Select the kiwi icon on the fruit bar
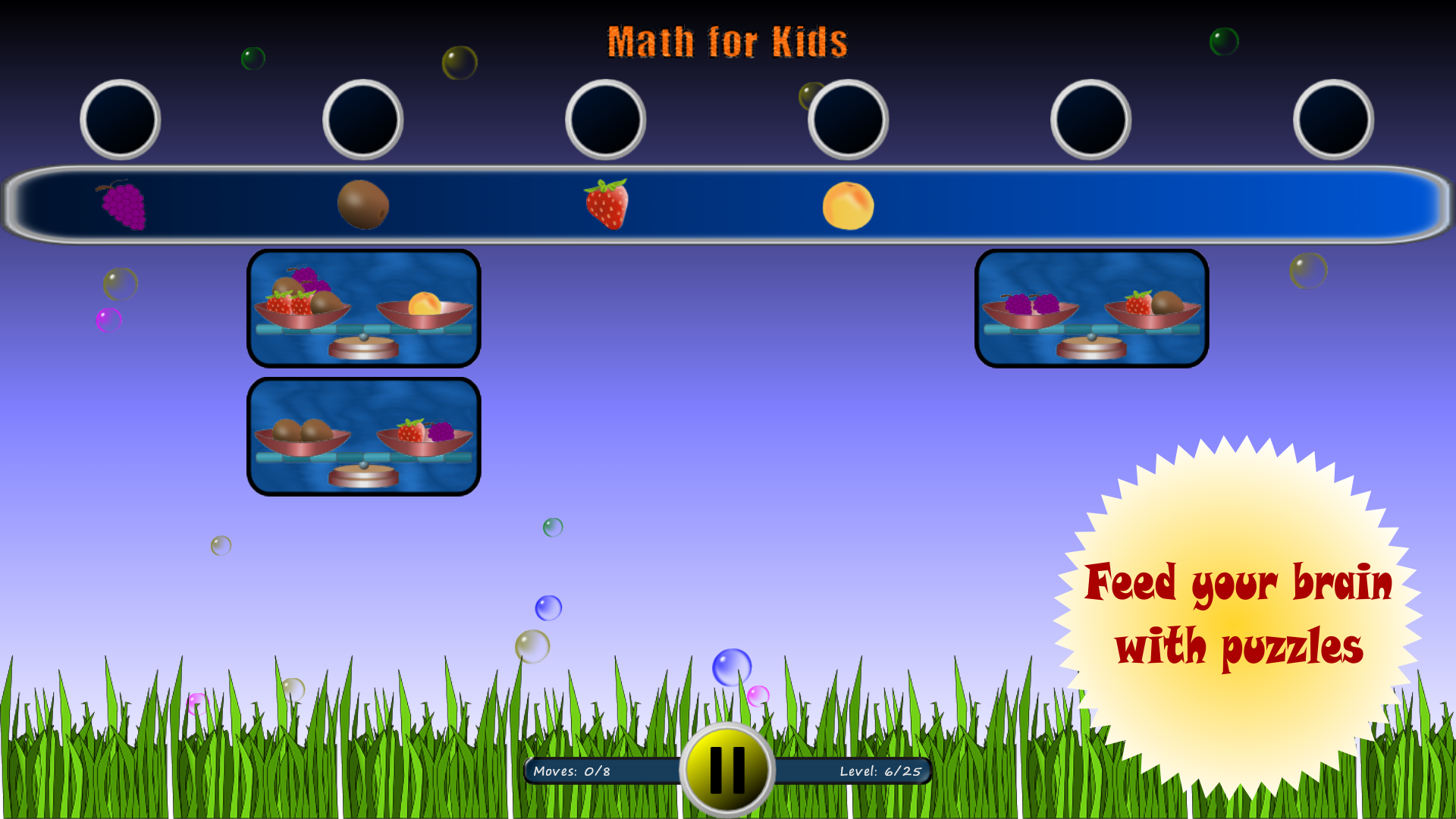Viewport: 1456px width, 819px height. coord(363,203)
